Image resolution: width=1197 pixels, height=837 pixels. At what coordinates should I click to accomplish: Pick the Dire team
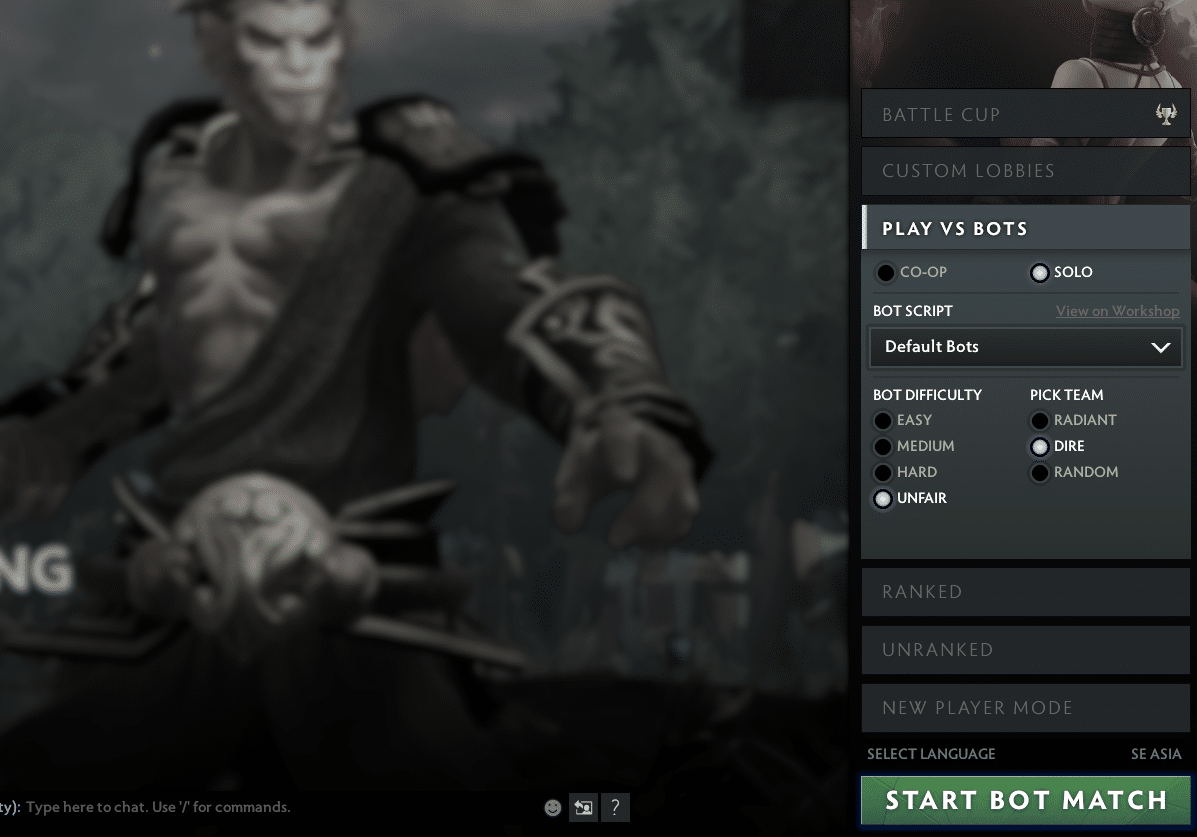point(1040,447)
